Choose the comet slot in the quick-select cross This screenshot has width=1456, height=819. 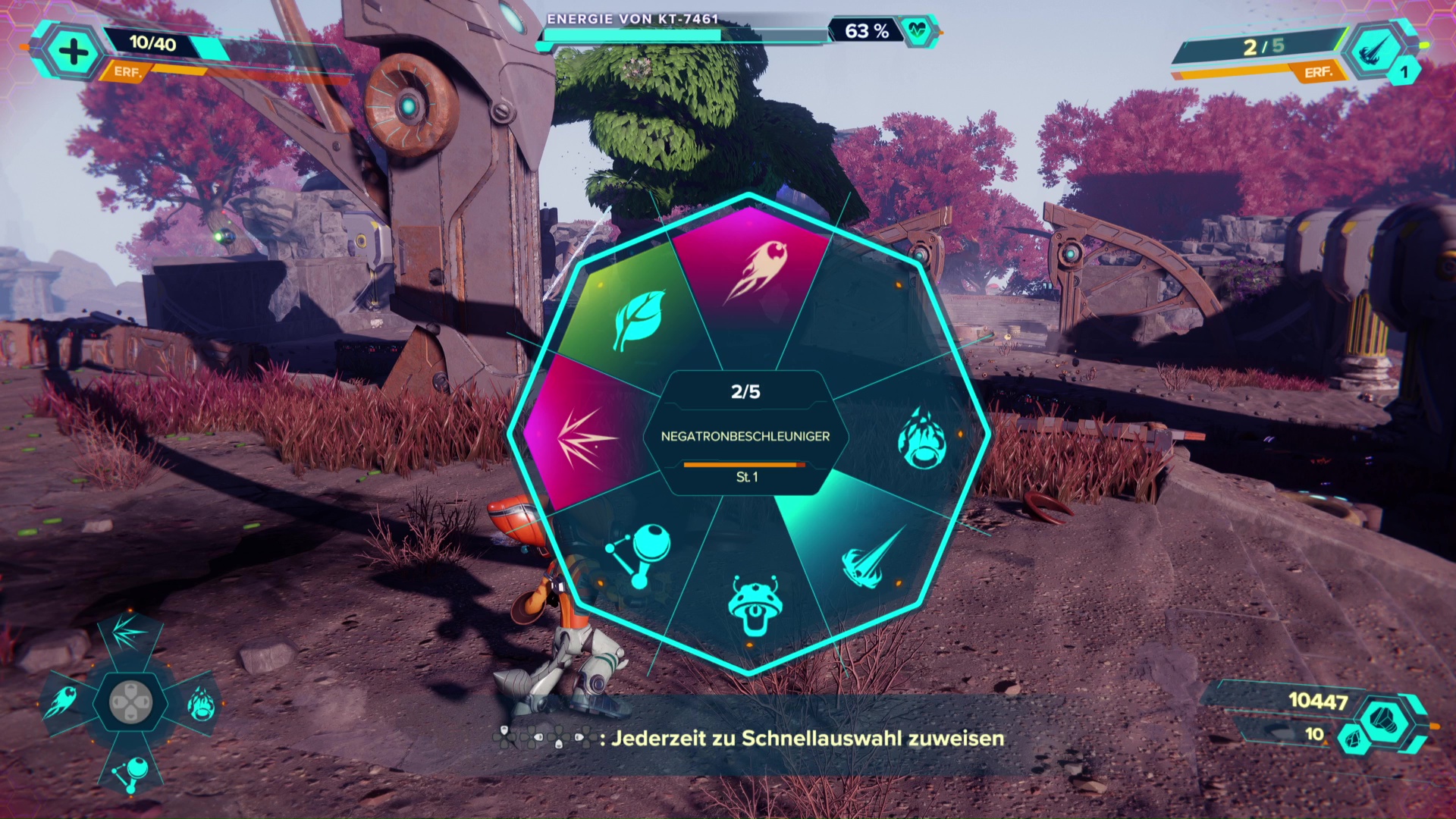pos(61,701)
